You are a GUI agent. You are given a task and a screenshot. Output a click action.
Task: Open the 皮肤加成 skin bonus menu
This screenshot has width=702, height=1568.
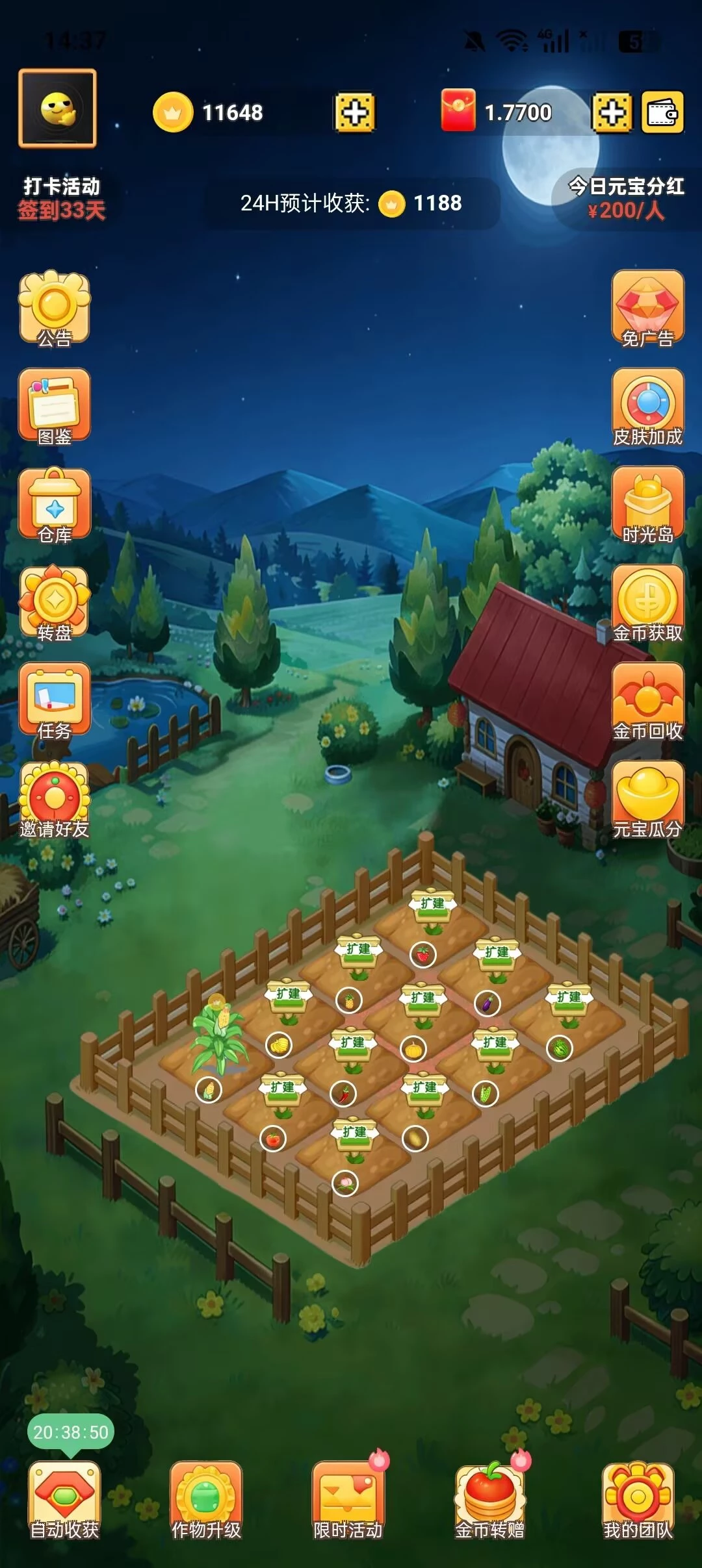click(x=647, y=406)
